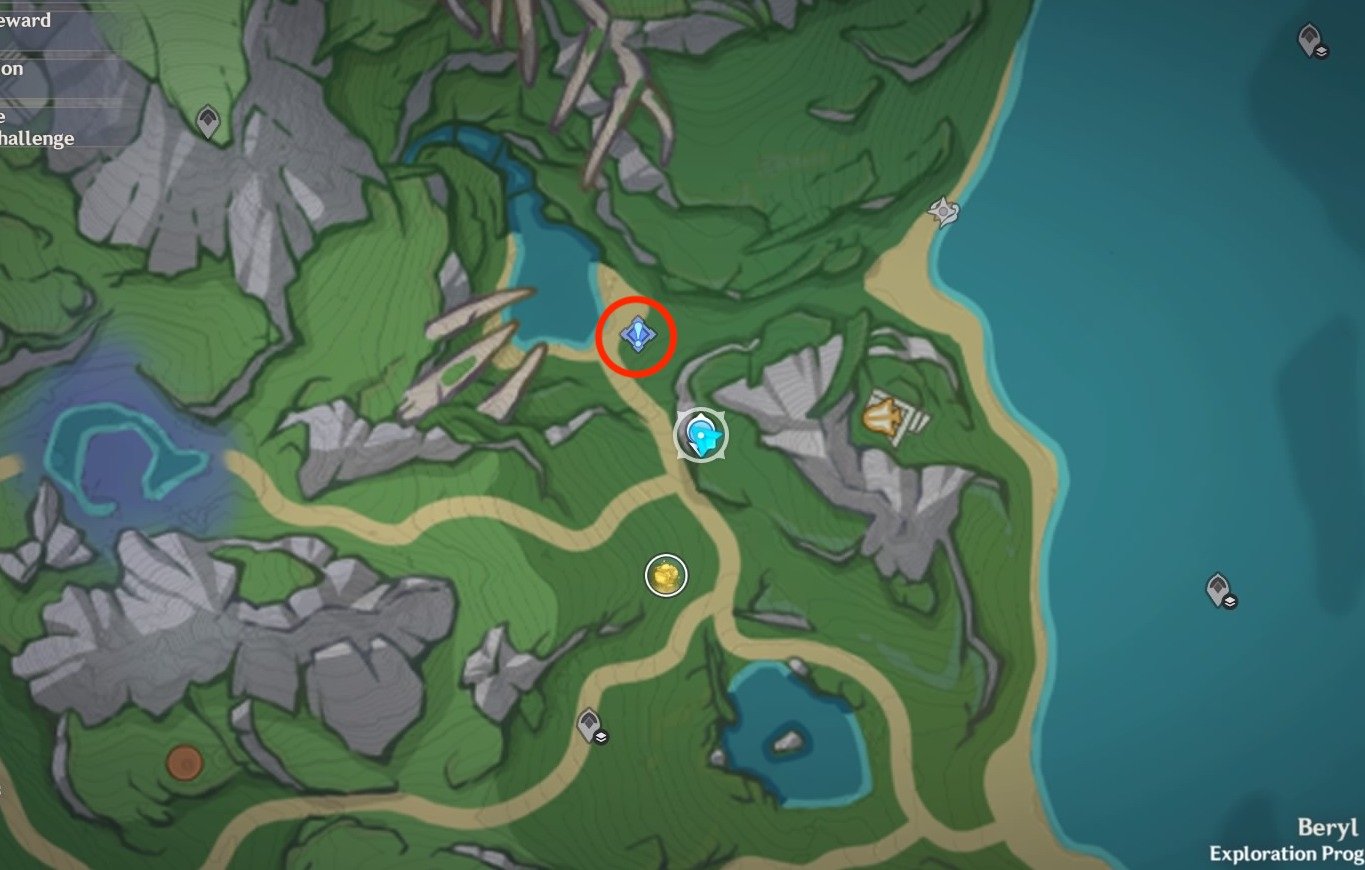Select the cave entrance marker without a layers badge
The width and height of the screenshot is (1365, 870).
[208, 122]
